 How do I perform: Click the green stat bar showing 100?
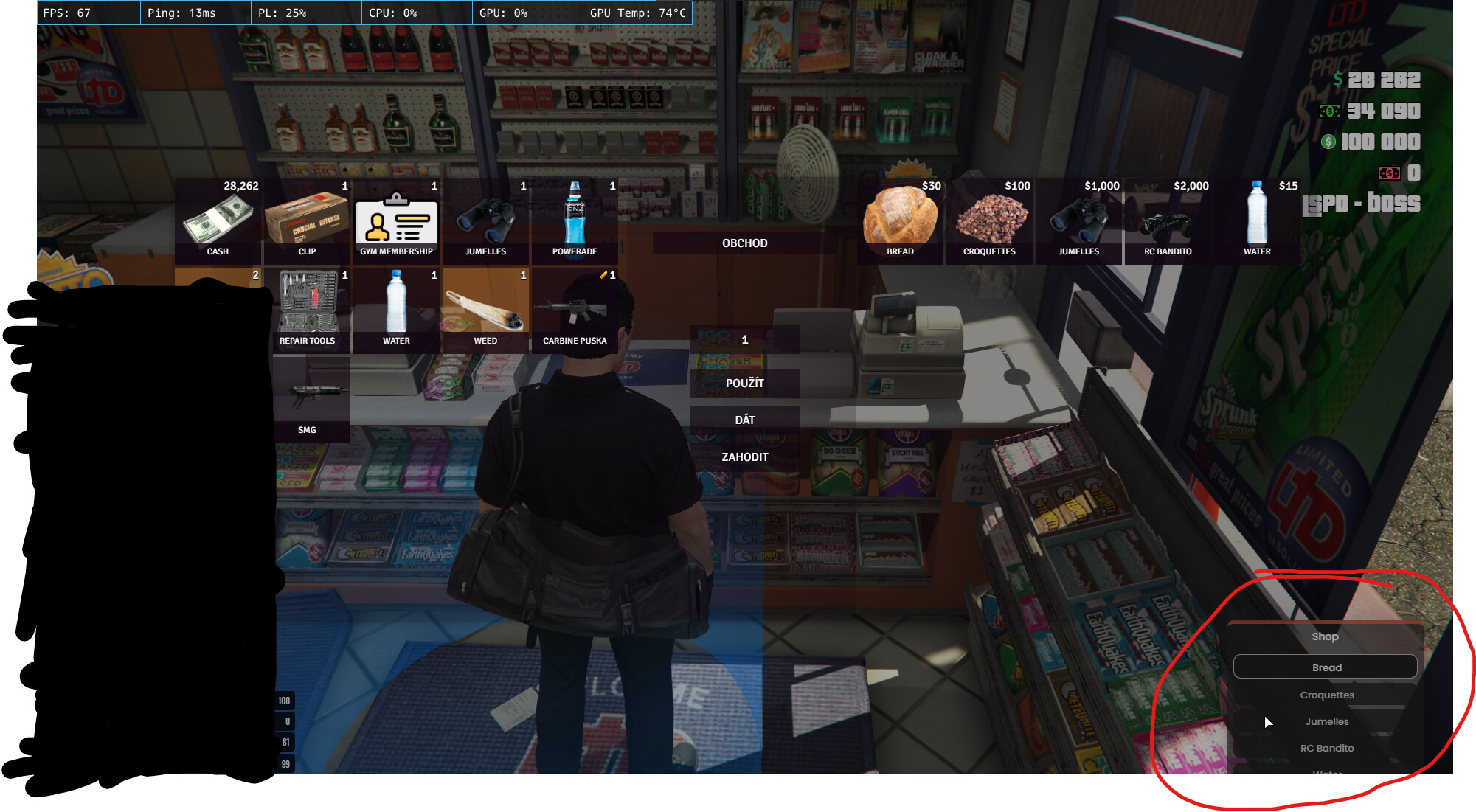click(283, 700)
